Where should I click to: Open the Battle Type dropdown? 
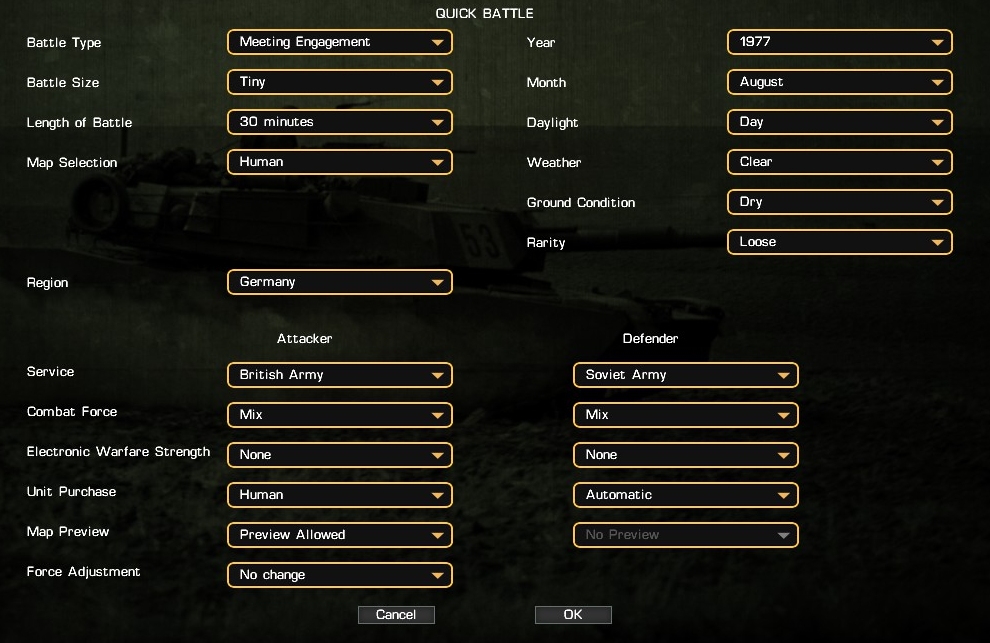[340, 42]
